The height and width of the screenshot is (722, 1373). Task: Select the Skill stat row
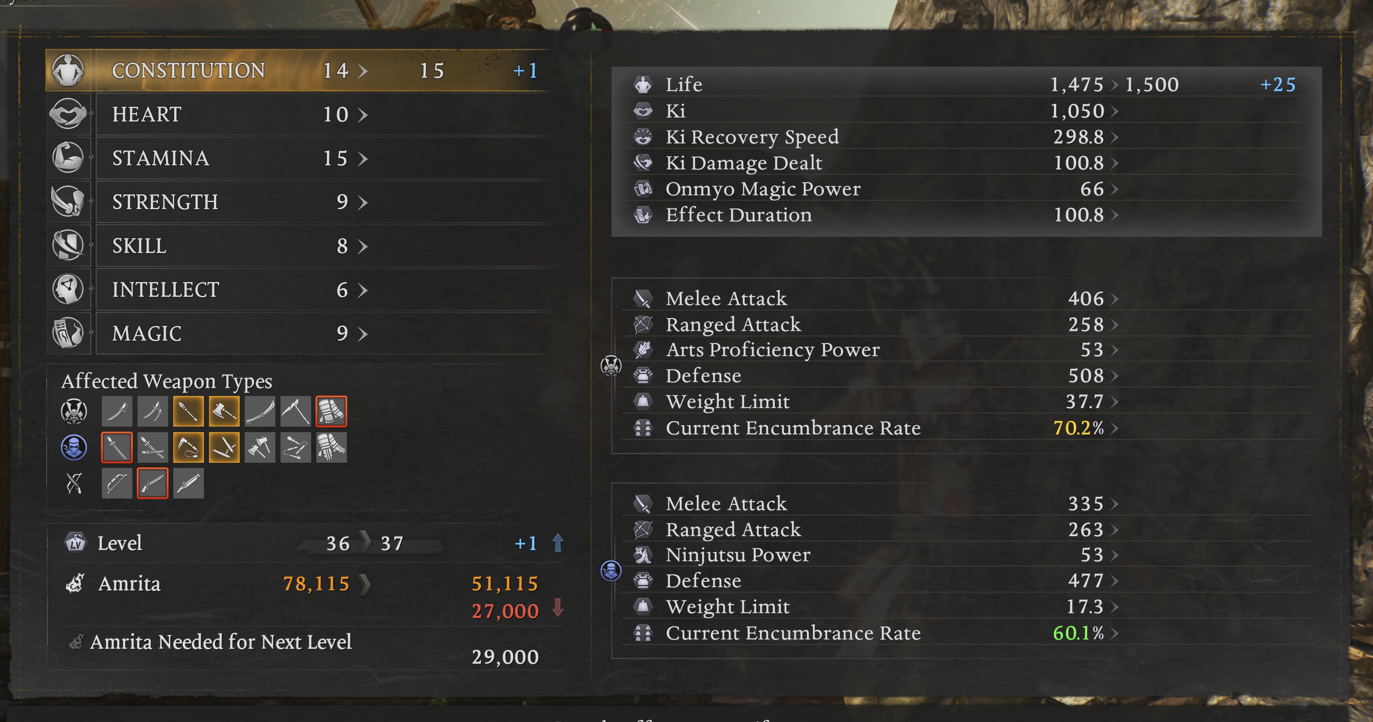click(x=300, y=247)
